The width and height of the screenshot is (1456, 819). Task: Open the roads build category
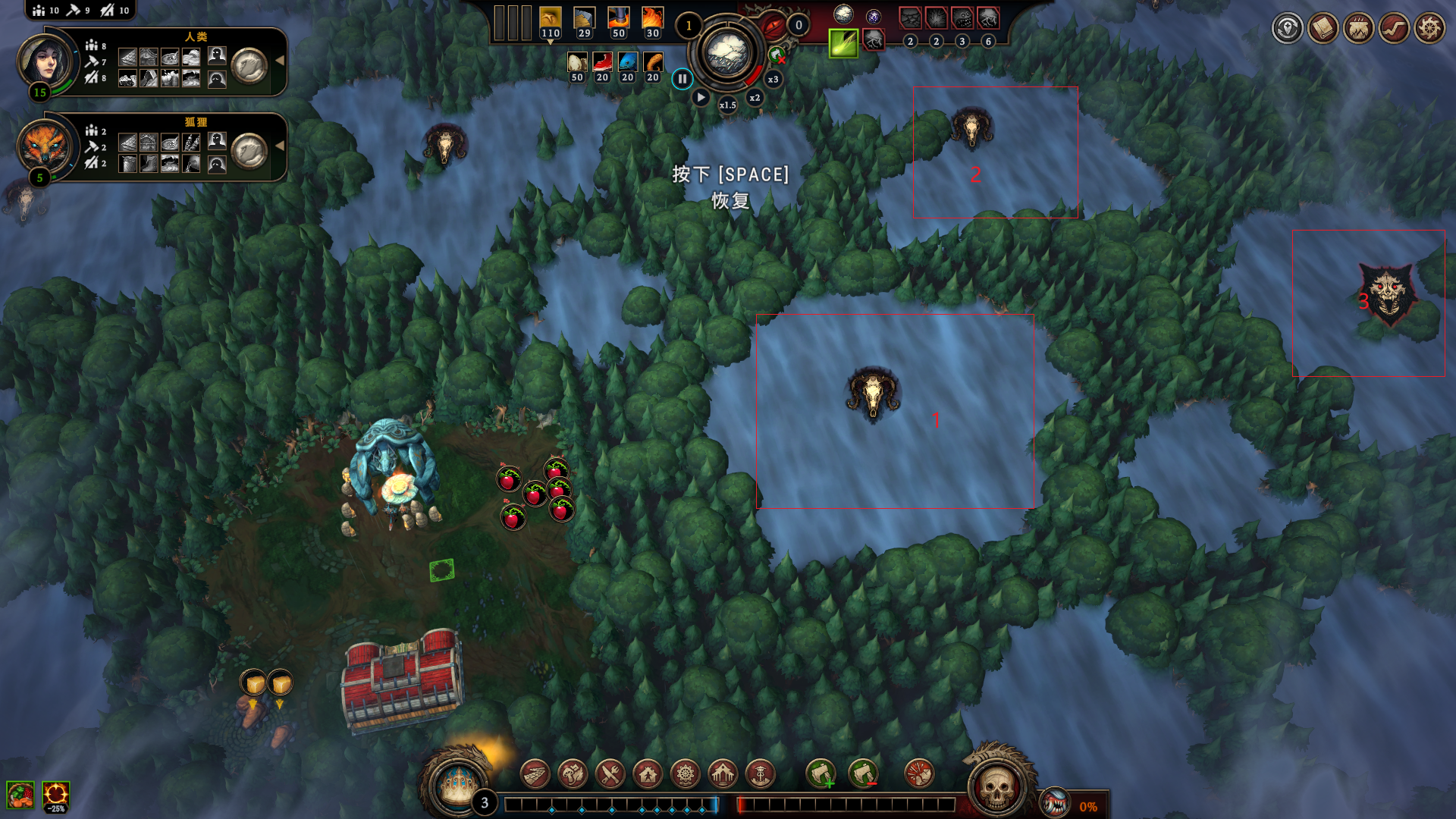535,774
